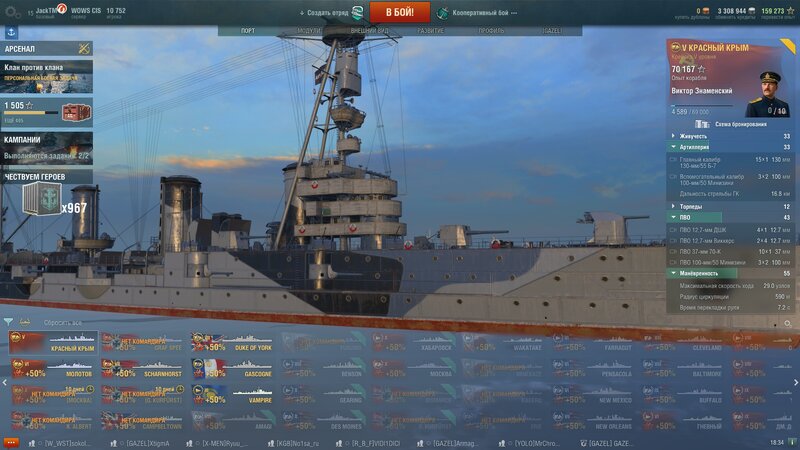This screenshot has width=800, height=450.
Task: Collapse the Артиллерия stats section
Action: click(696, 147)
